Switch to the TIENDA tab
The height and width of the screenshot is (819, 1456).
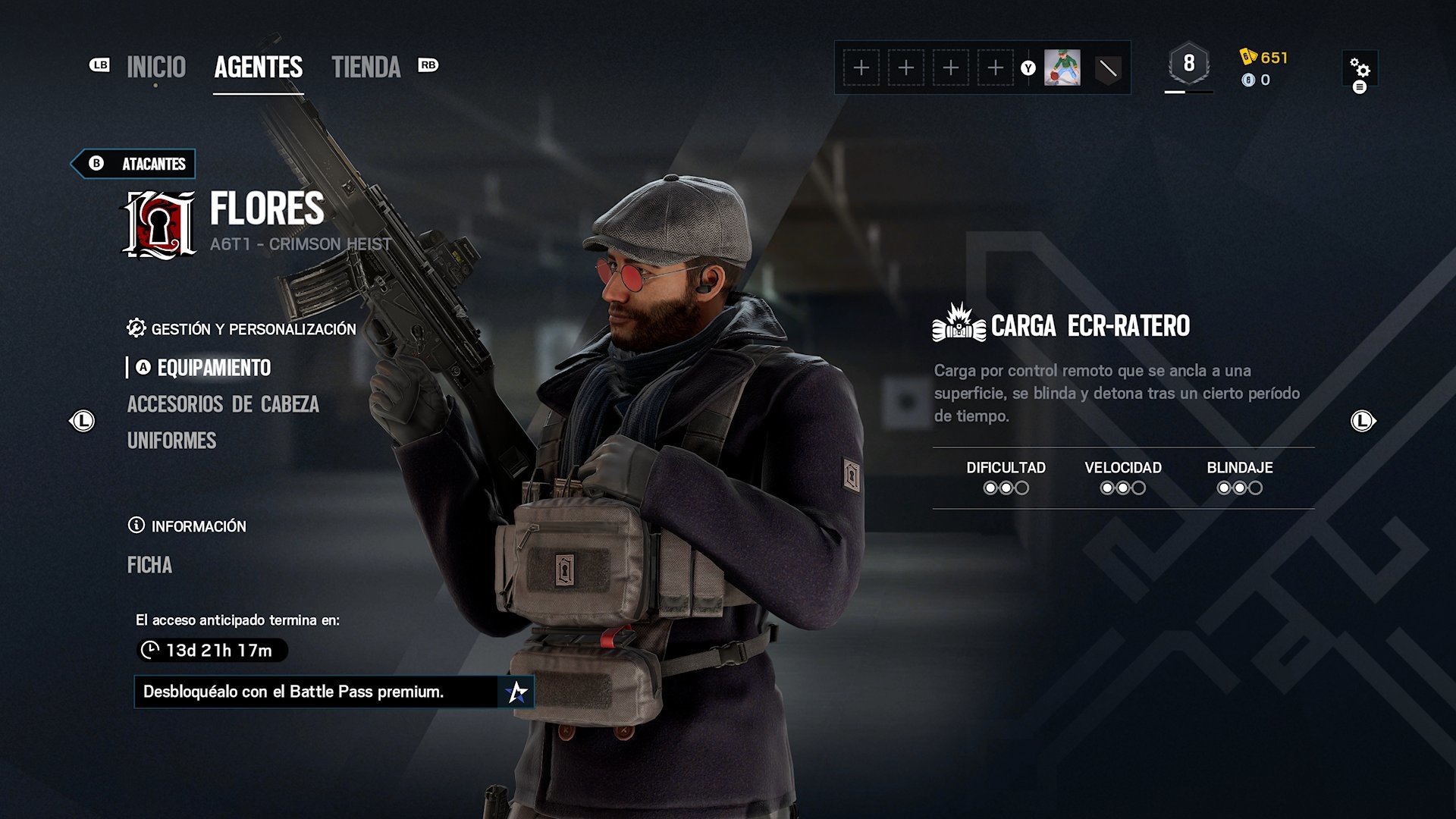(366, 68)
